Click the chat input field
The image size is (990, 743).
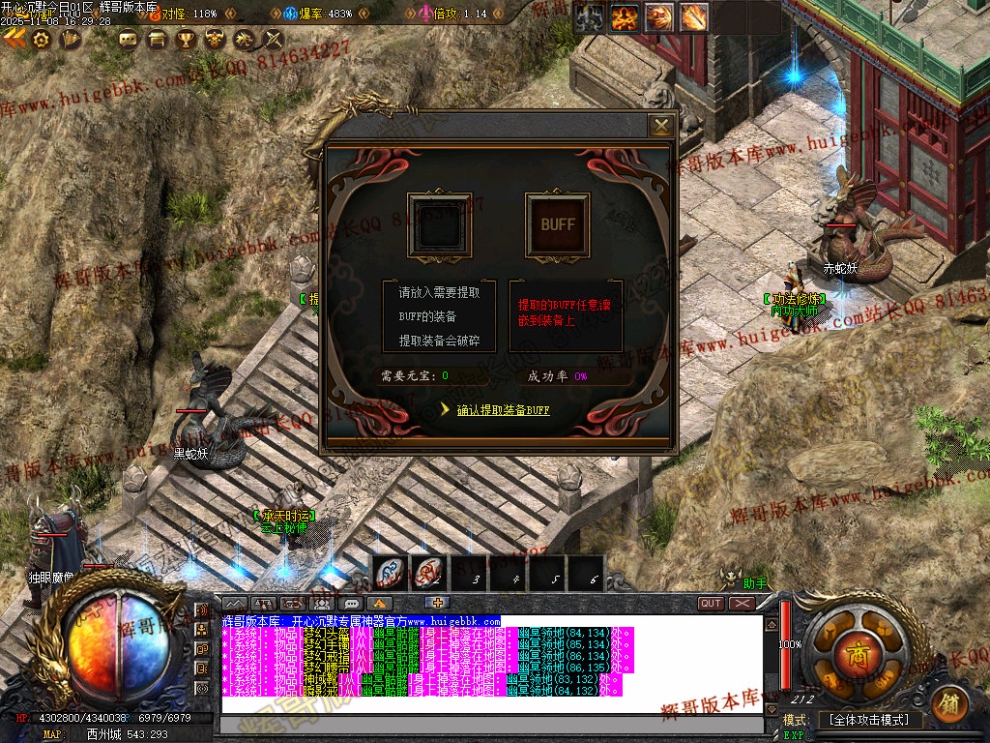point(490,708)
